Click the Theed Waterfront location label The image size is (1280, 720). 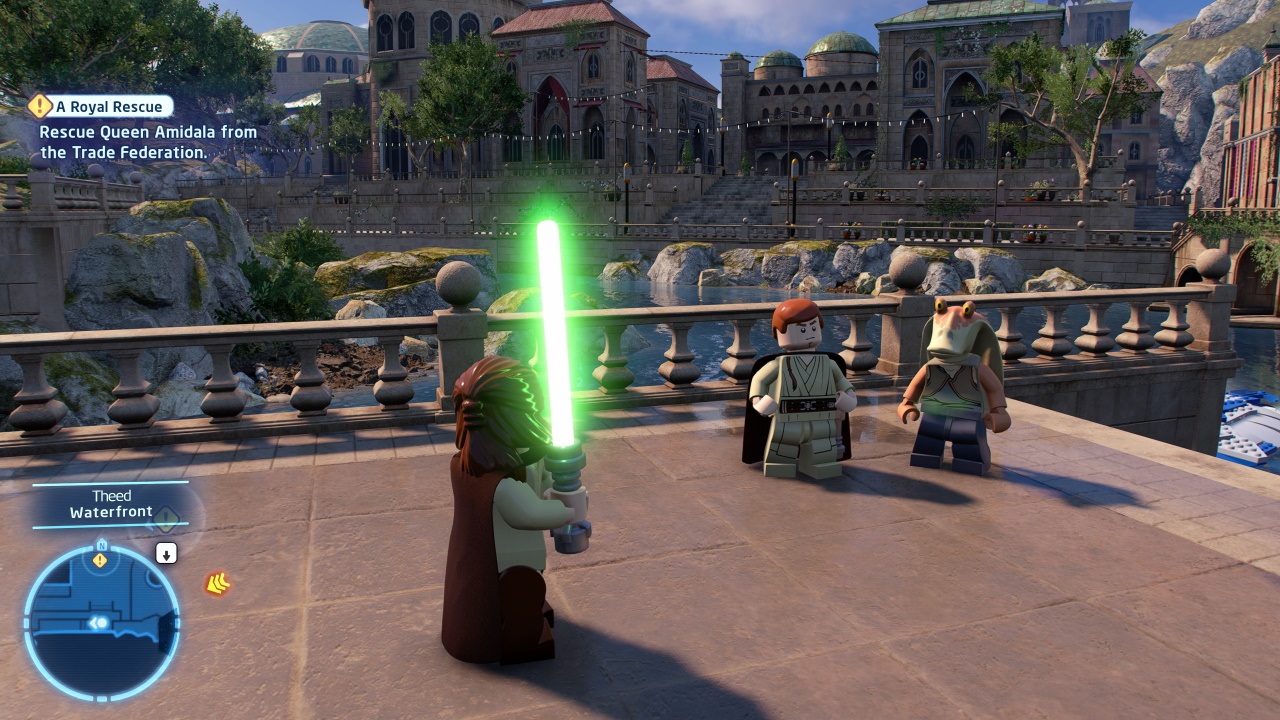tap(110, 504)
